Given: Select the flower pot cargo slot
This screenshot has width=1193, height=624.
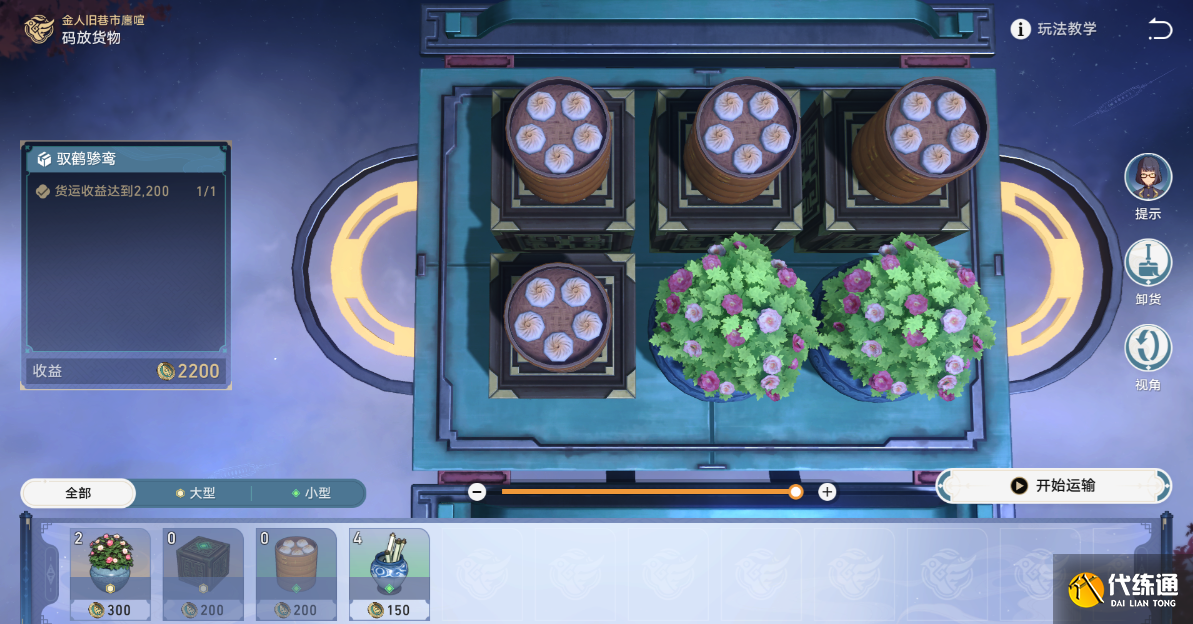Looking at the screenshot, I should click(x=110, y=574).
